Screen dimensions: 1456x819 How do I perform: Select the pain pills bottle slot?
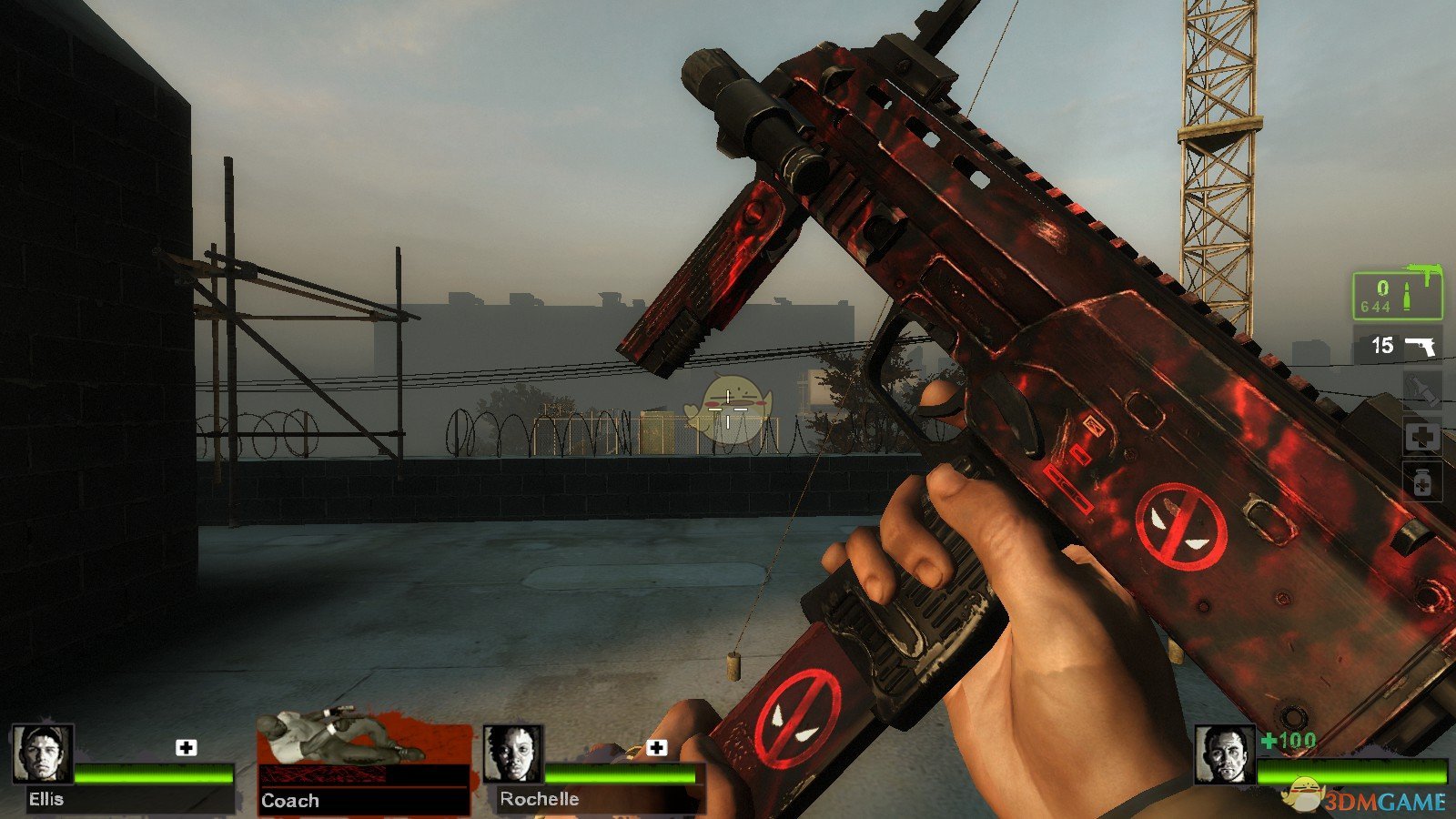point(1422,481)
